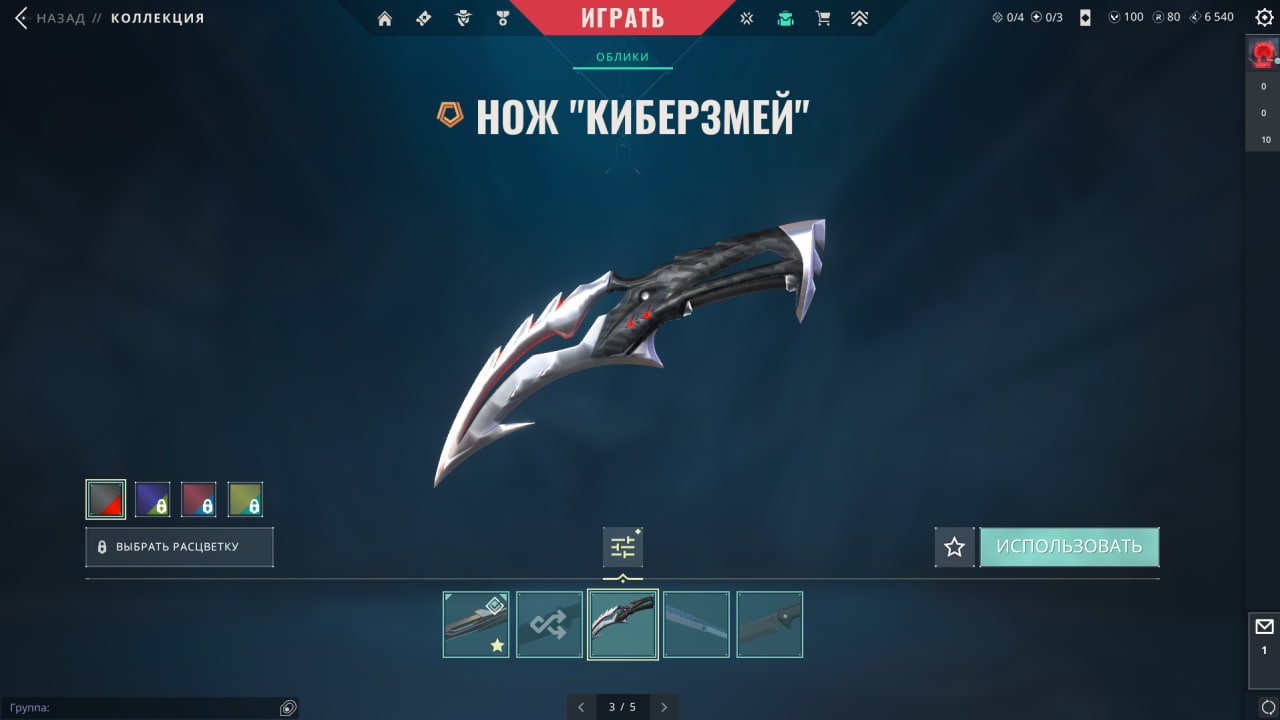Open the Battle Pass chevrons icon
The image size is (1280, 720).
point(860,17)
